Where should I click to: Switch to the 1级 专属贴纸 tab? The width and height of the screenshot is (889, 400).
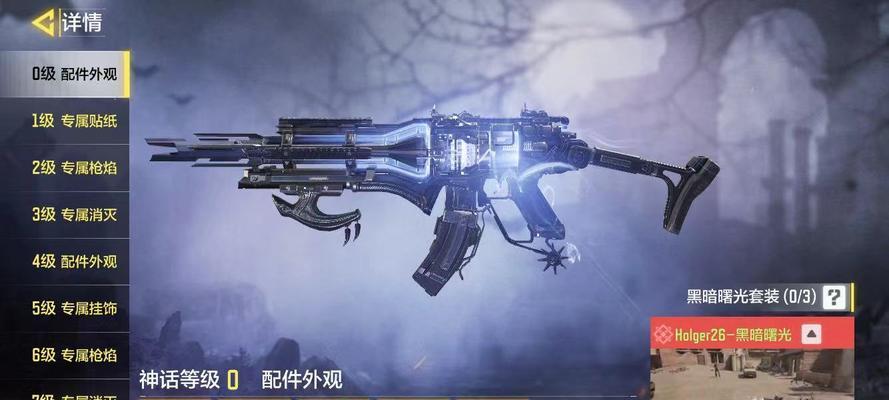64,121
